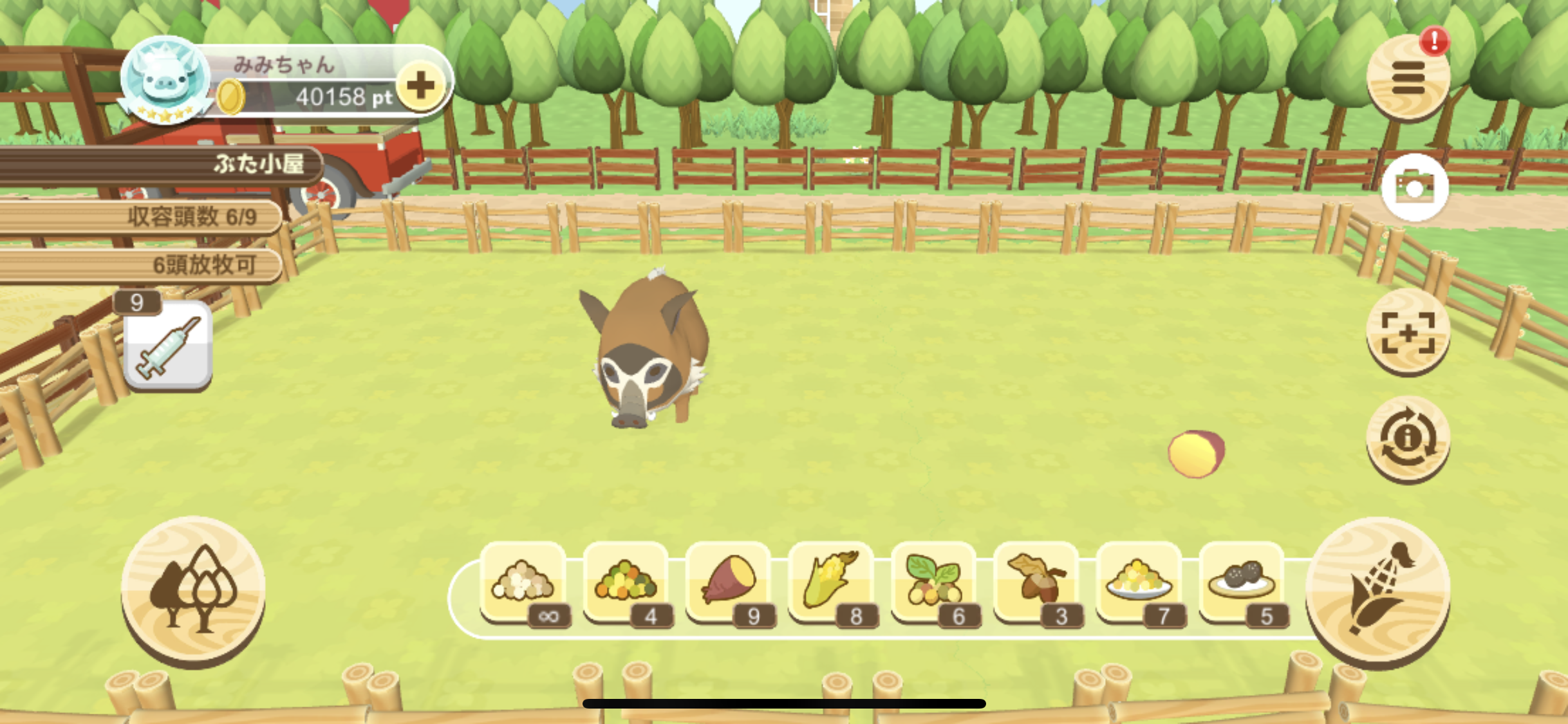Select the acorn feed slot
This screenshot has height=724, width=1568.
tap(1036, 582)
